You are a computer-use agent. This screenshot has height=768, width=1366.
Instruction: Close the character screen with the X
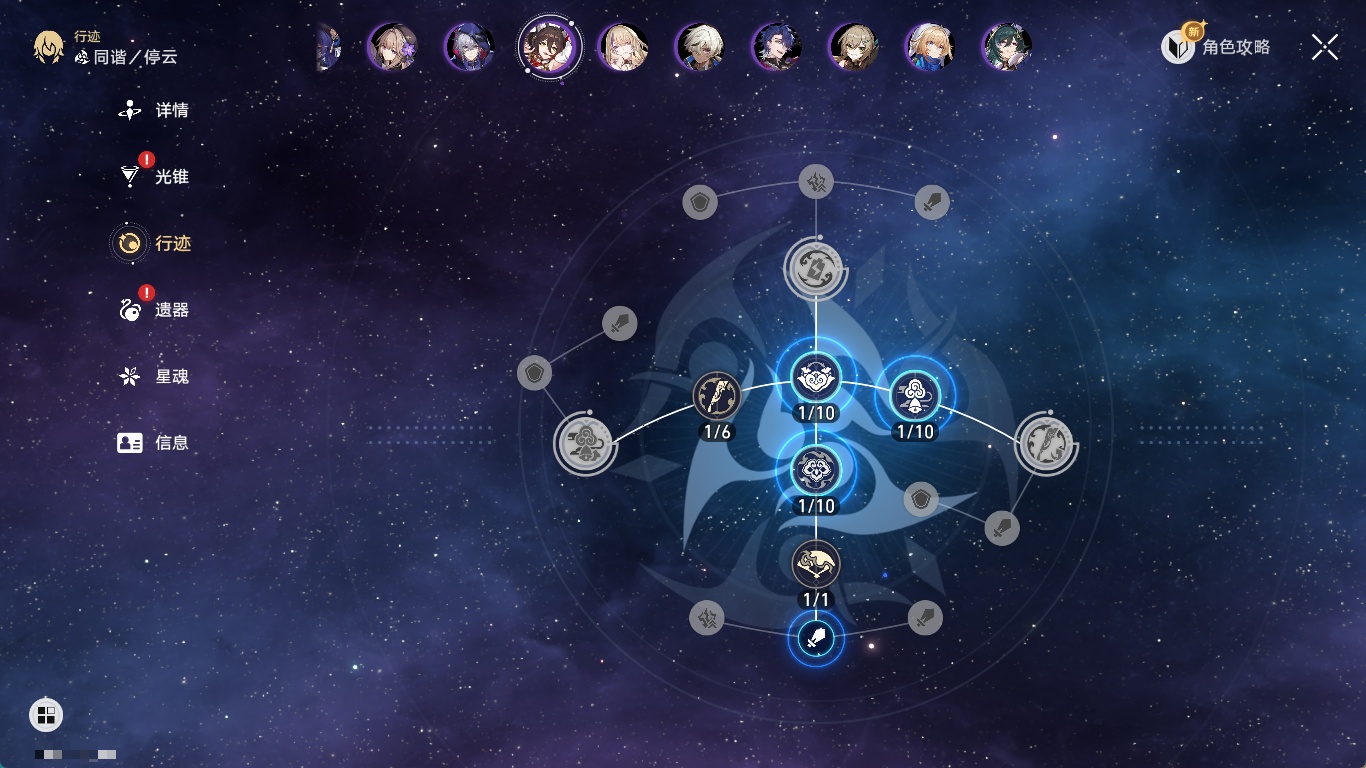1325,47
